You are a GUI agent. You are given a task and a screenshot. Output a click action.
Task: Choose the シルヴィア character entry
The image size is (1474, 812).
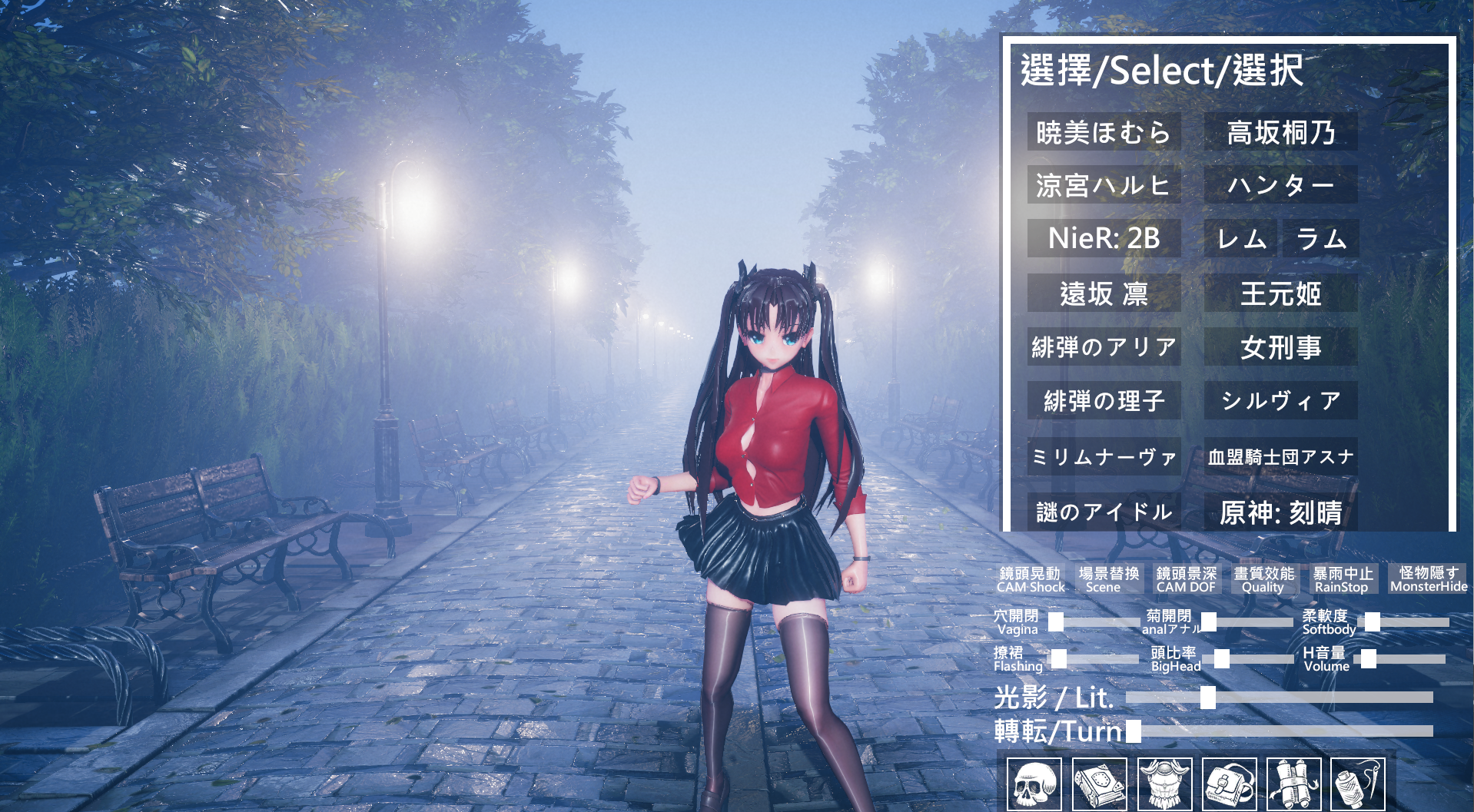click(x=1280, y=400)
